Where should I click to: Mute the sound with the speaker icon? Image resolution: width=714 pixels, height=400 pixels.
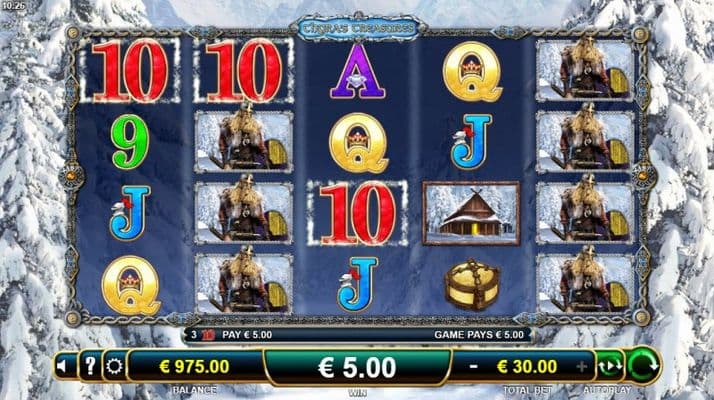64,366
